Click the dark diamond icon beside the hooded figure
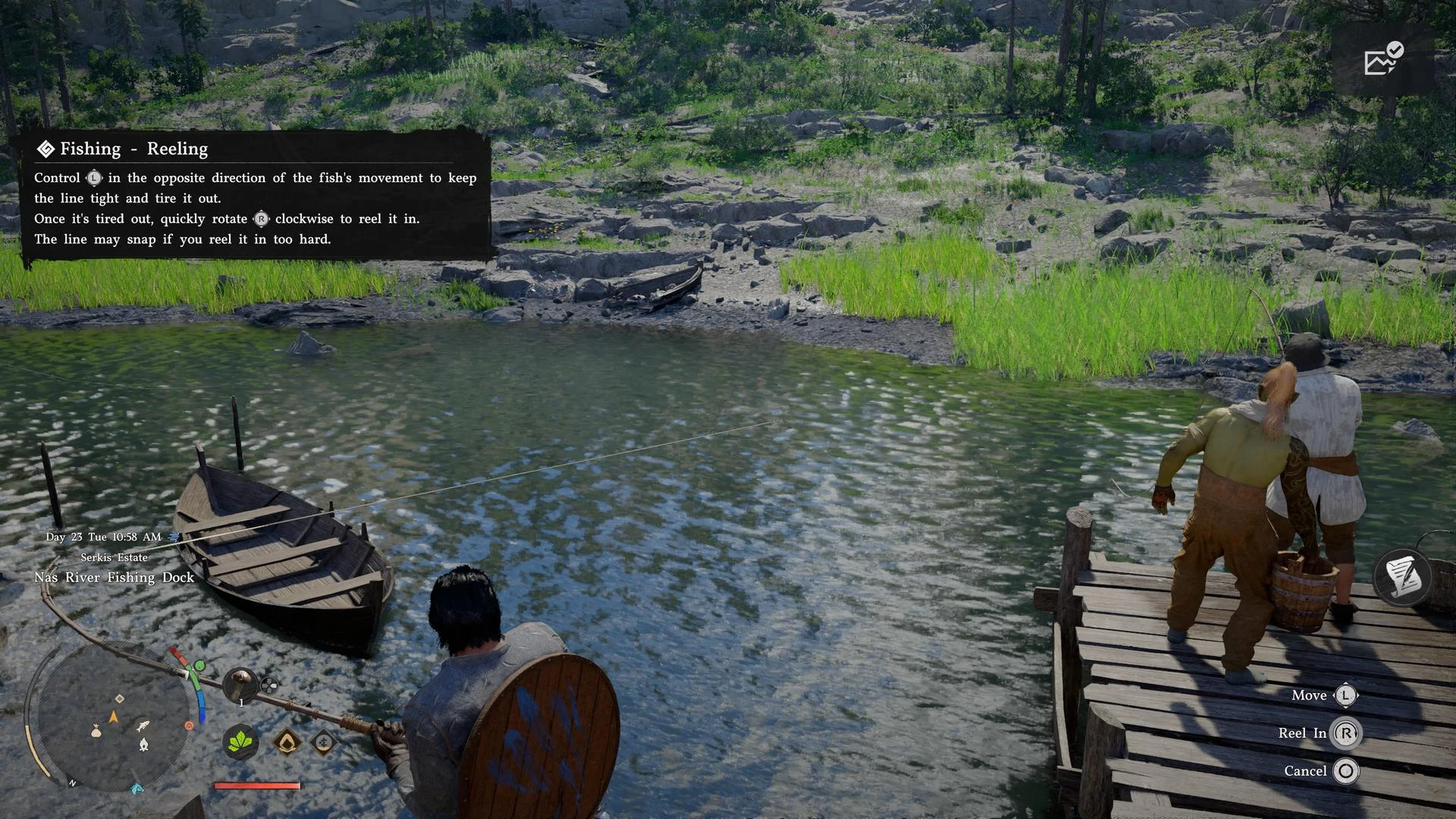1456x819 pixels. [x=323, y=742]
